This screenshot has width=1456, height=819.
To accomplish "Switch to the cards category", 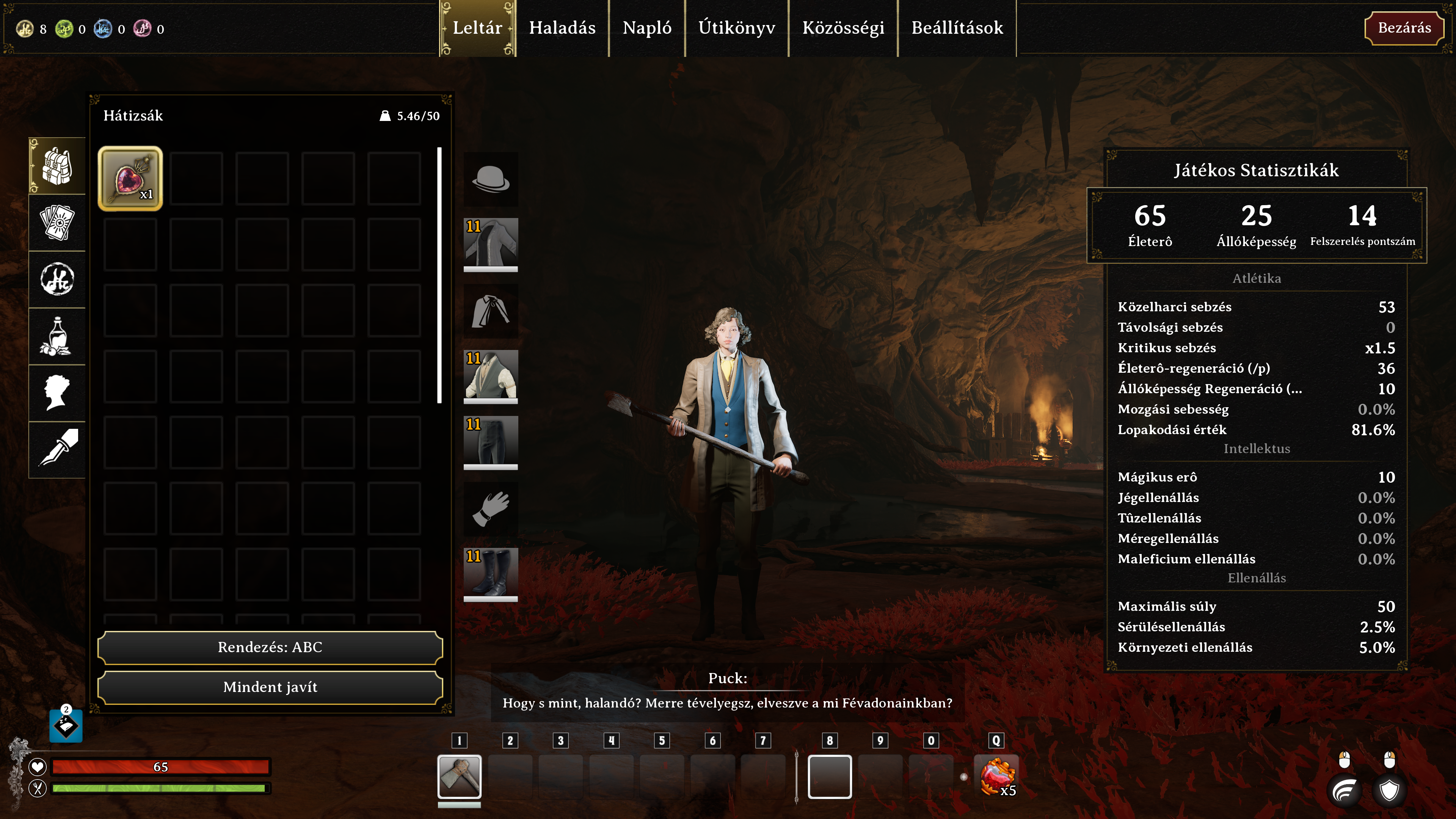I will pos(57,223).
